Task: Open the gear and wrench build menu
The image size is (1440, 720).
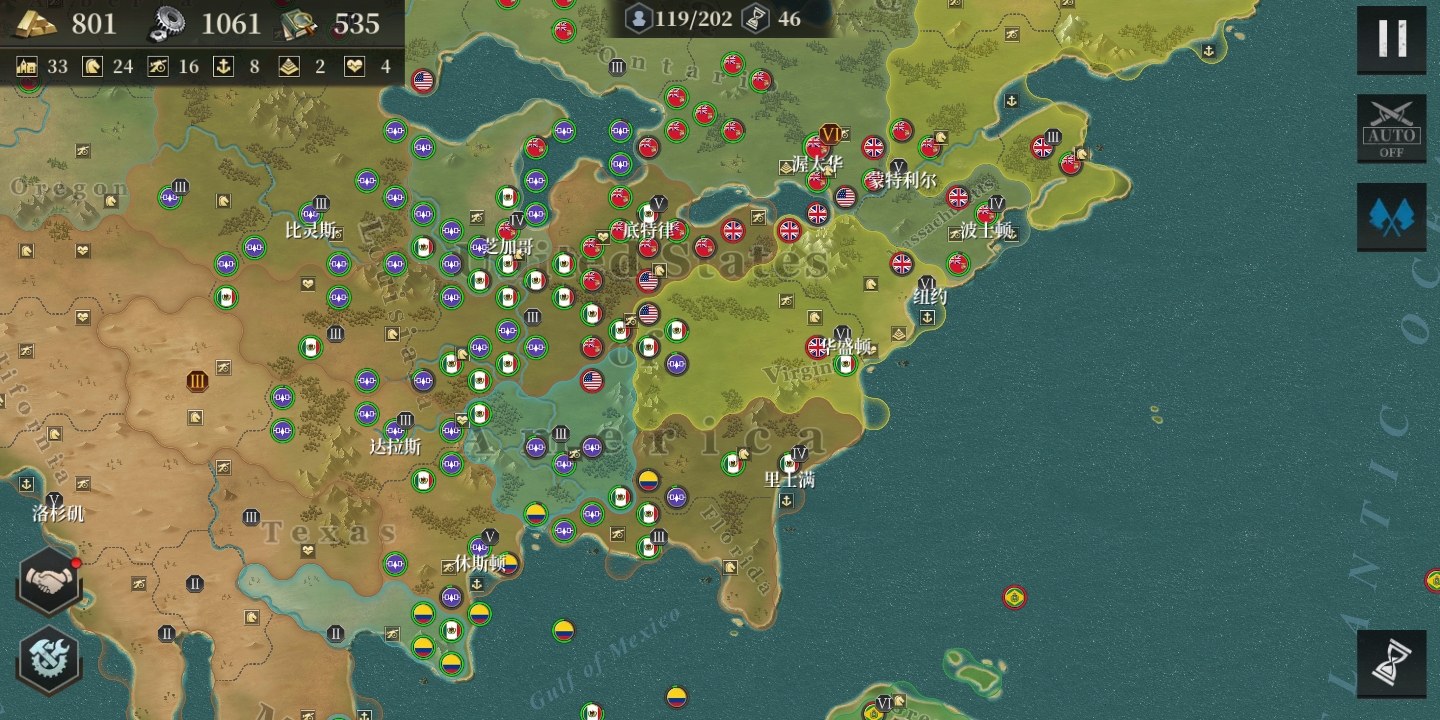Action: pos(48,658)
